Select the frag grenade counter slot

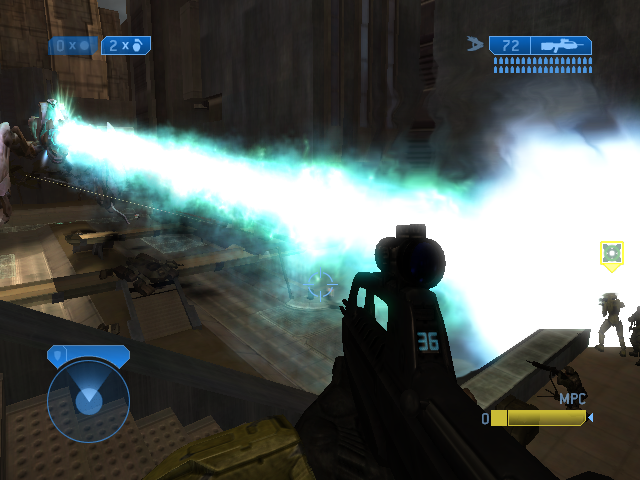(x=126, y=45)
